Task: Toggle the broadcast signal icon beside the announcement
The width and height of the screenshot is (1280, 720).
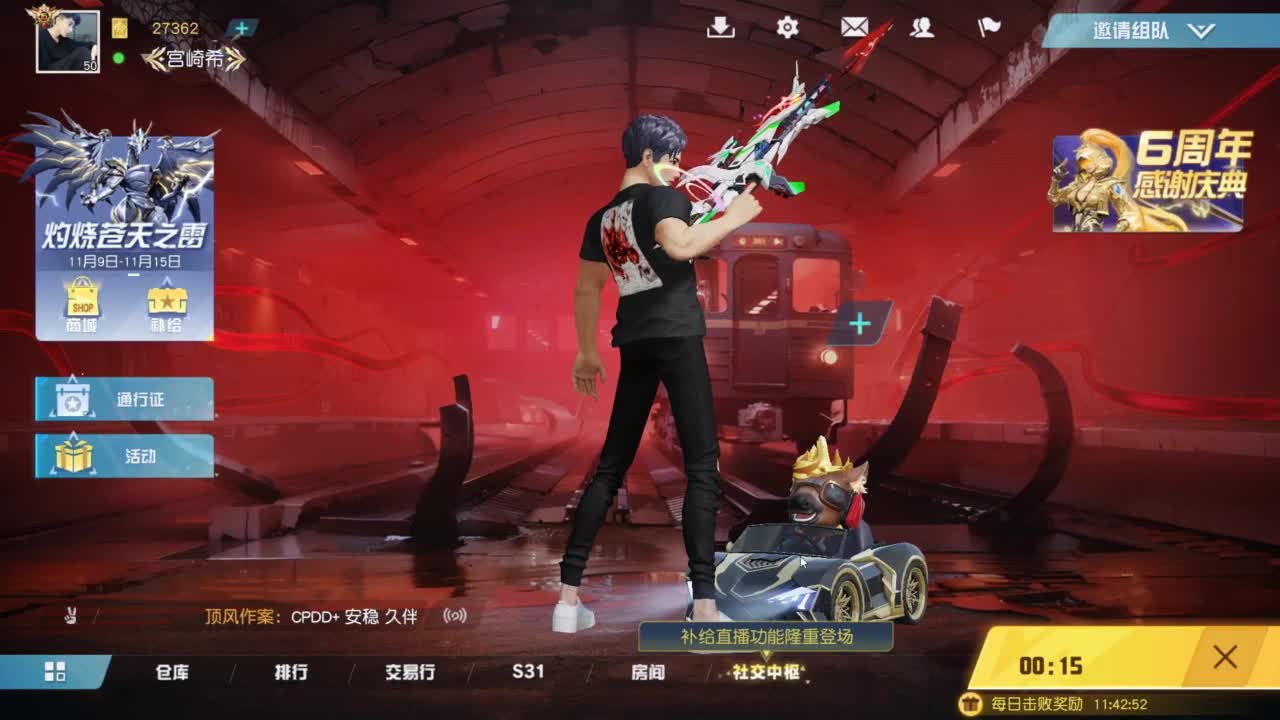Action: pyautogui.click(x=455, y=617)
